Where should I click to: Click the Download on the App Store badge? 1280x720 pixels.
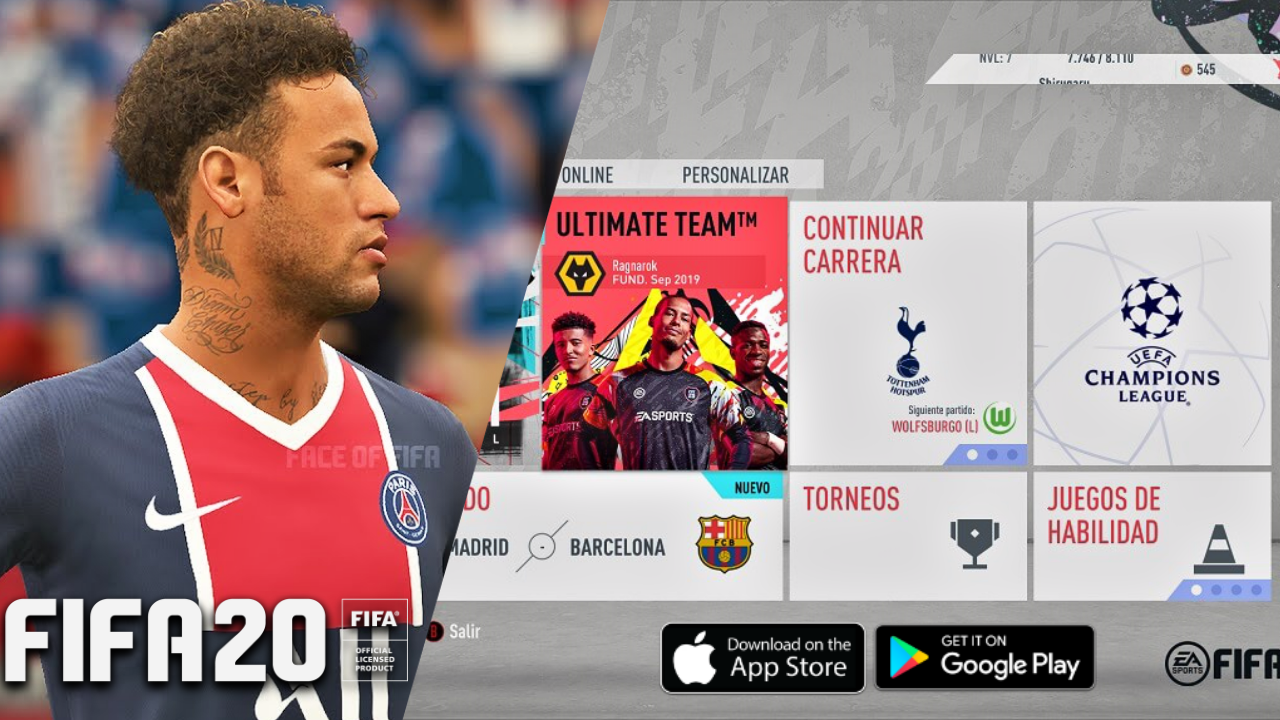pos(763,657)
